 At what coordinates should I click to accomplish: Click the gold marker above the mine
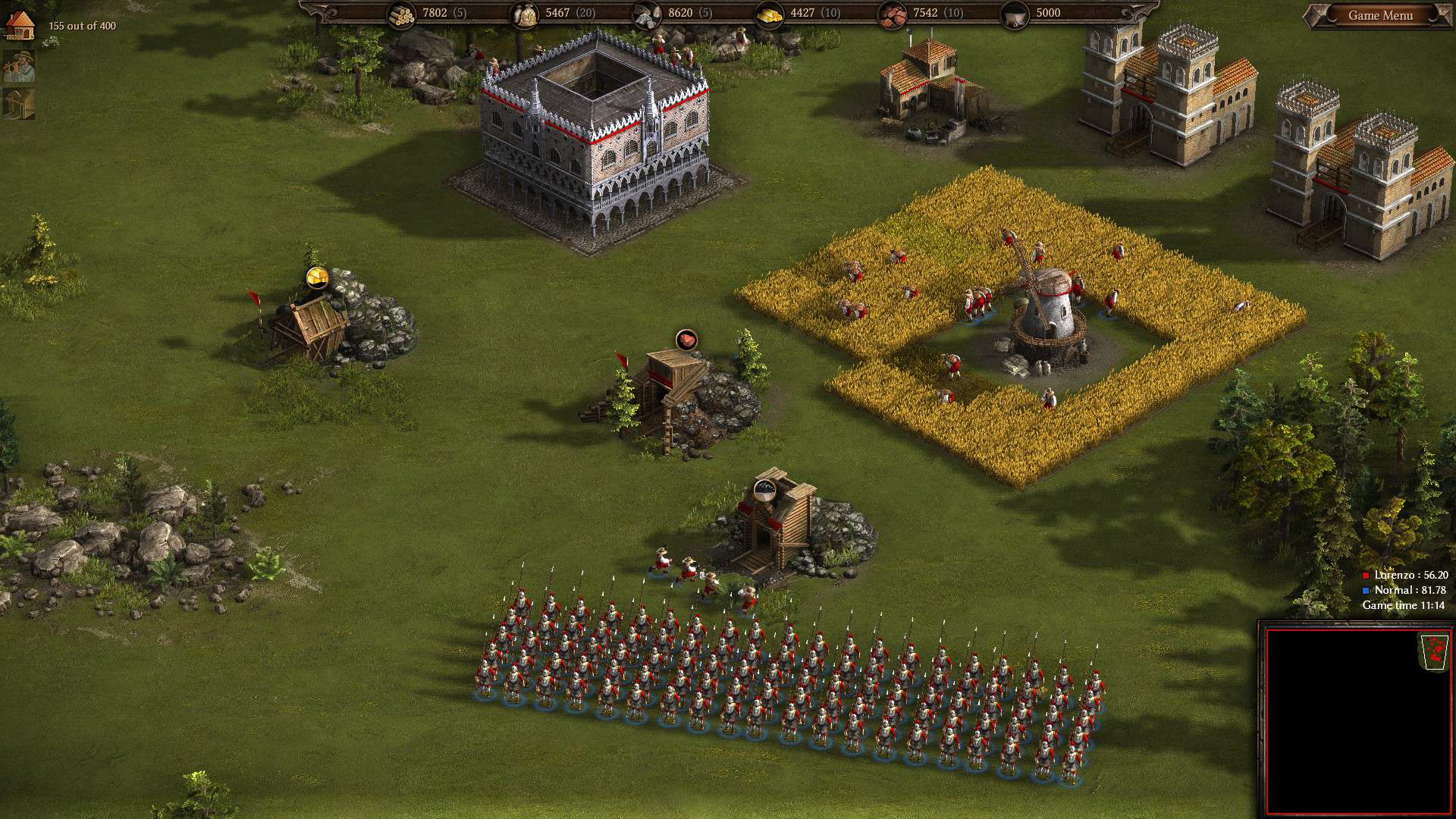click(317, 278)
